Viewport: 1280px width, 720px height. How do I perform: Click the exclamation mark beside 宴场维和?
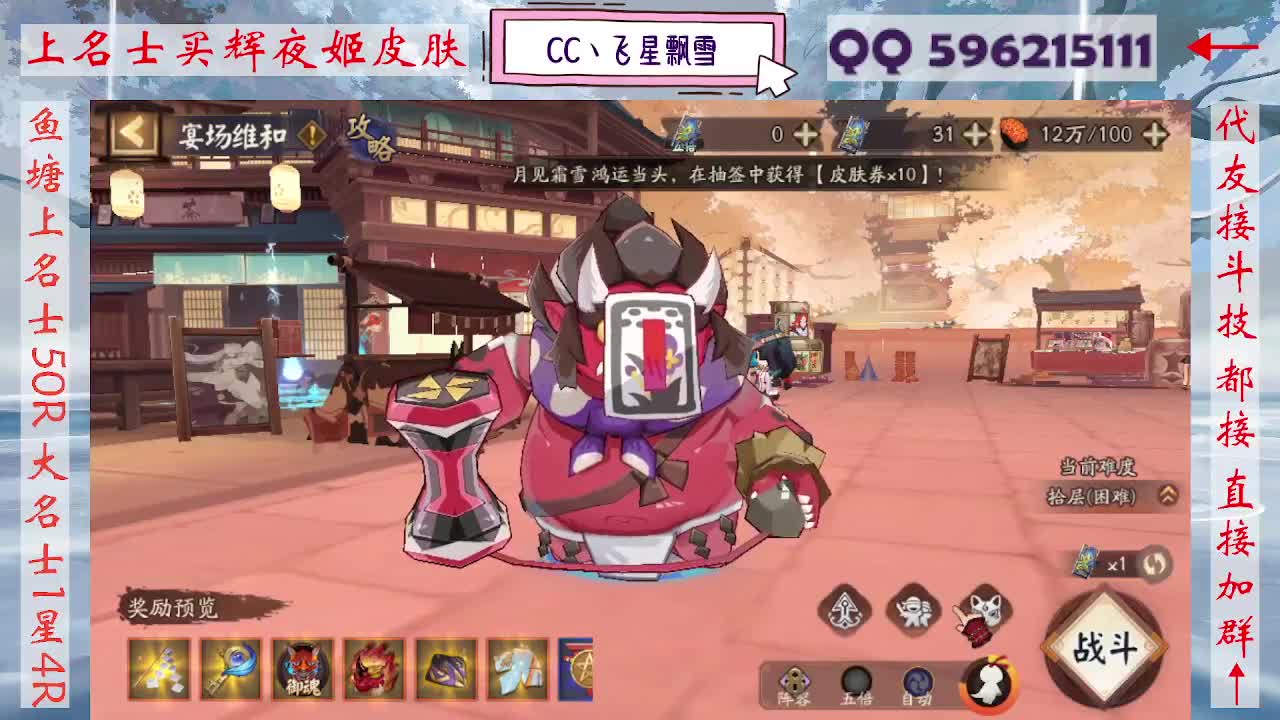(312, 134)
